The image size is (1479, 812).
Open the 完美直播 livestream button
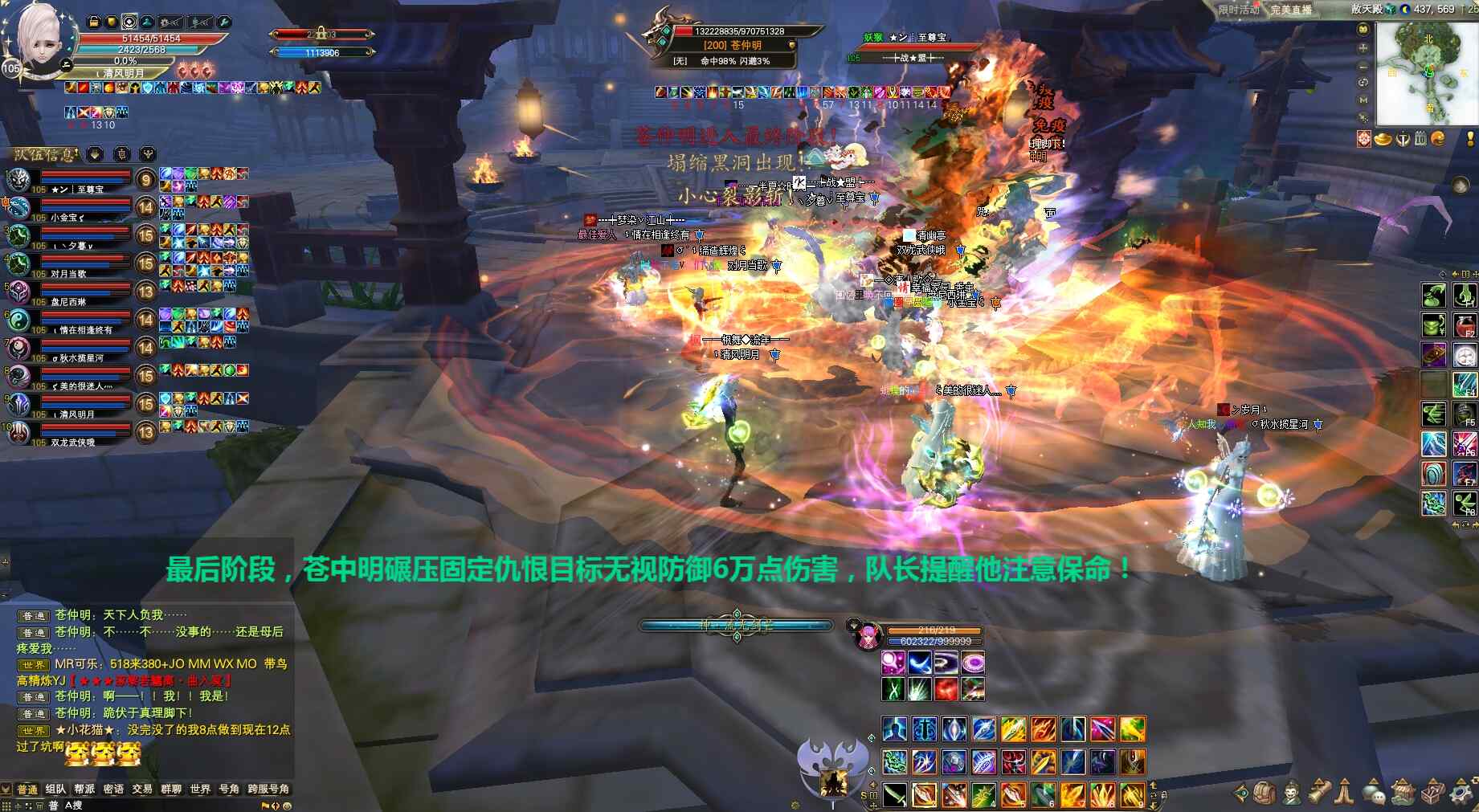1291,10
